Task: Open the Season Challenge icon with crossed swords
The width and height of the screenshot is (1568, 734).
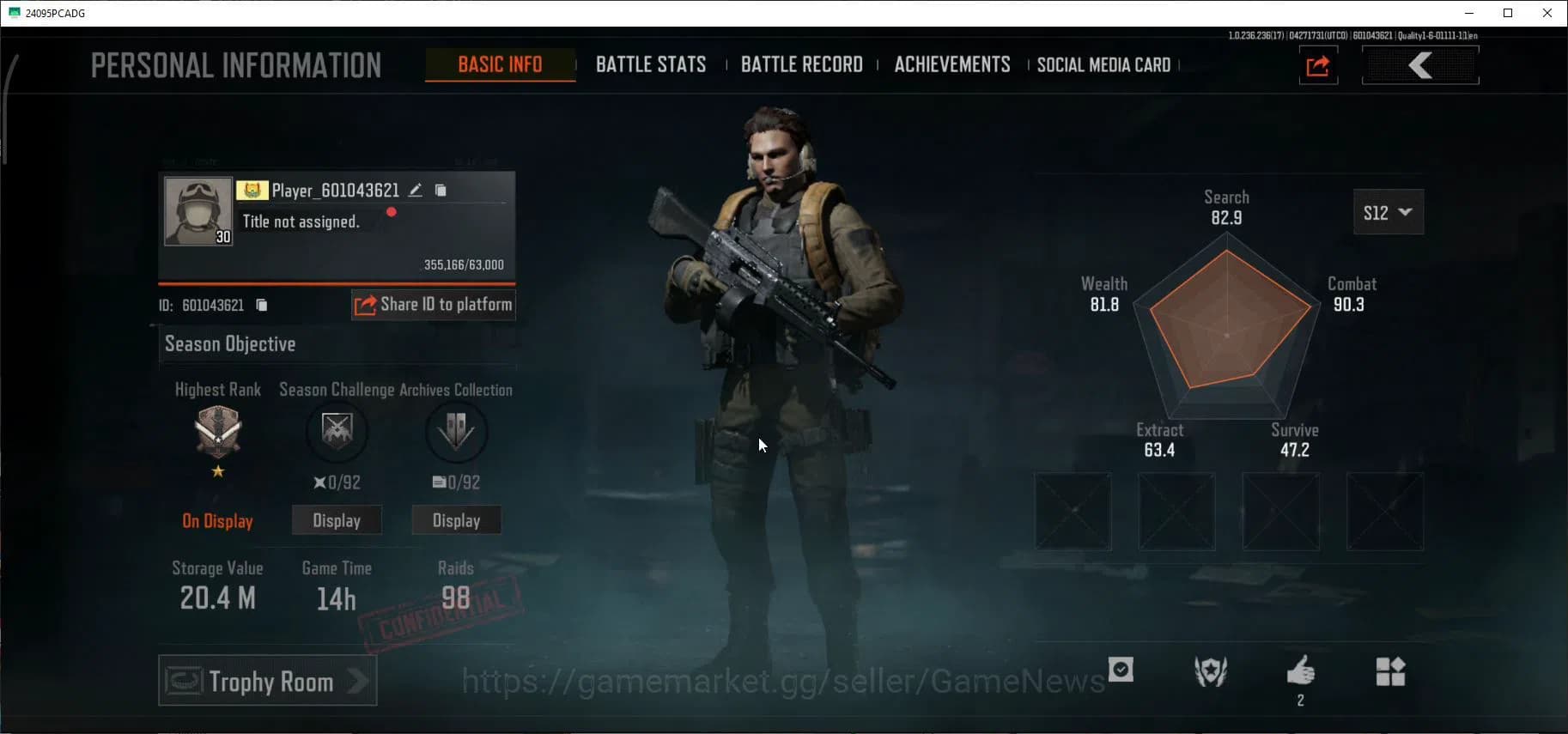Action: point(337,433)
